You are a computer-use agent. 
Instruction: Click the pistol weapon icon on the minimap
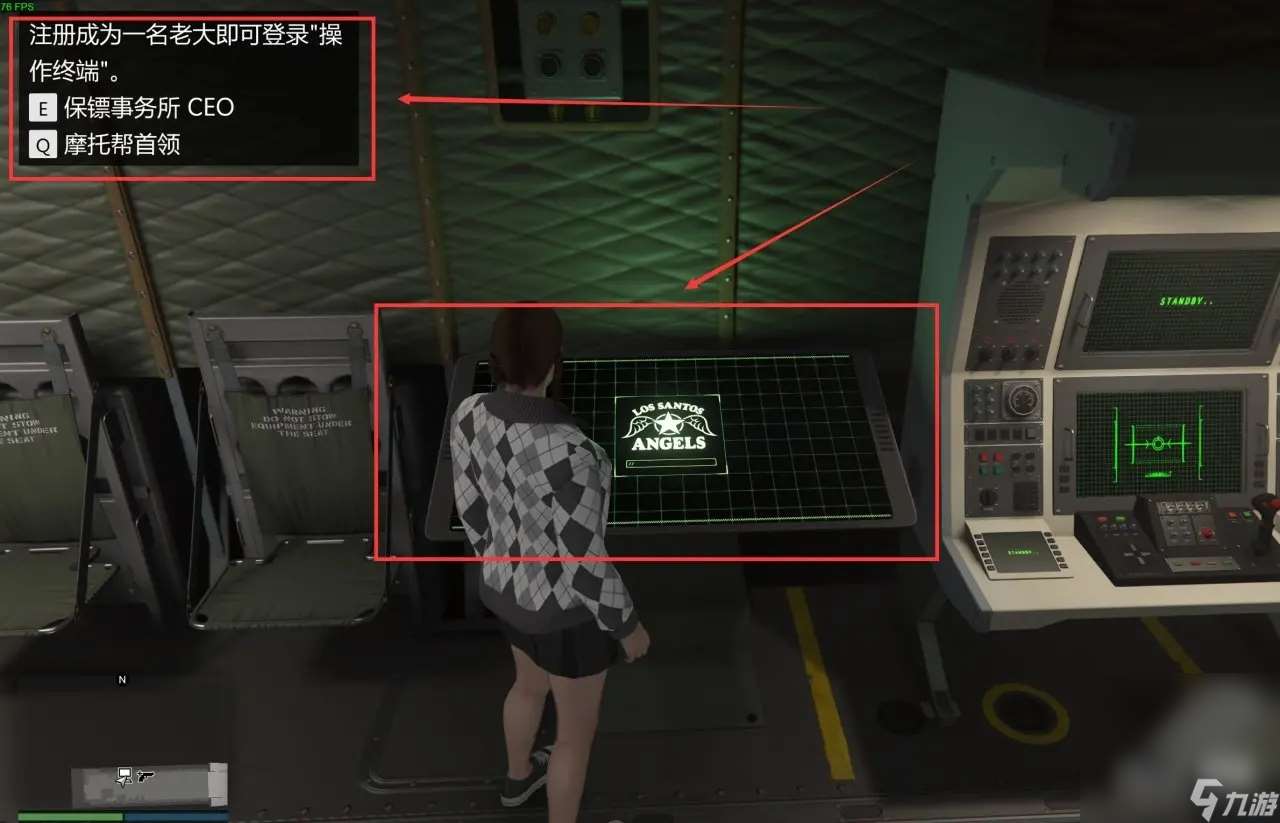point(146,775)
